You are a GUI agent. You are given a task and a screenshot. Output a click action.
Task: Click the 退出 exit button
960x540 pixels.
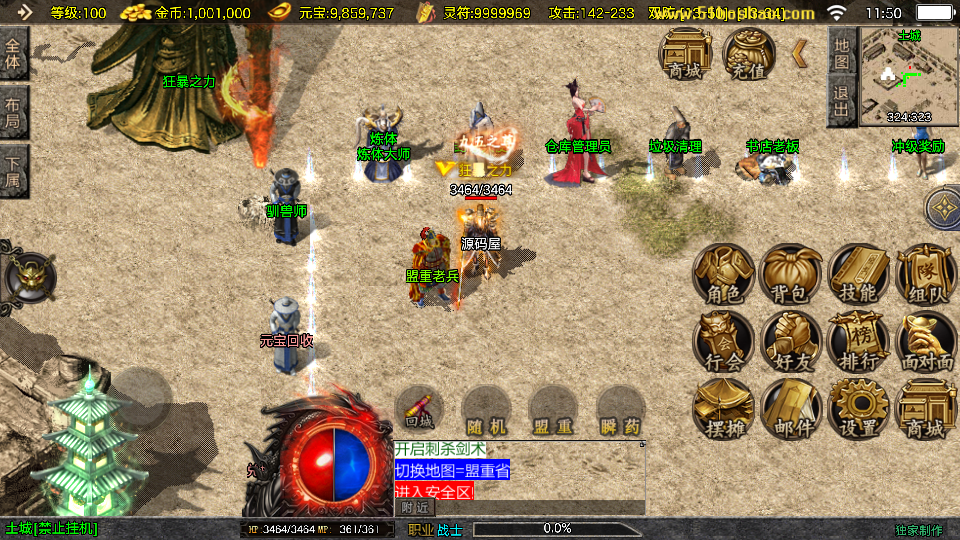(x=842, y=100)
